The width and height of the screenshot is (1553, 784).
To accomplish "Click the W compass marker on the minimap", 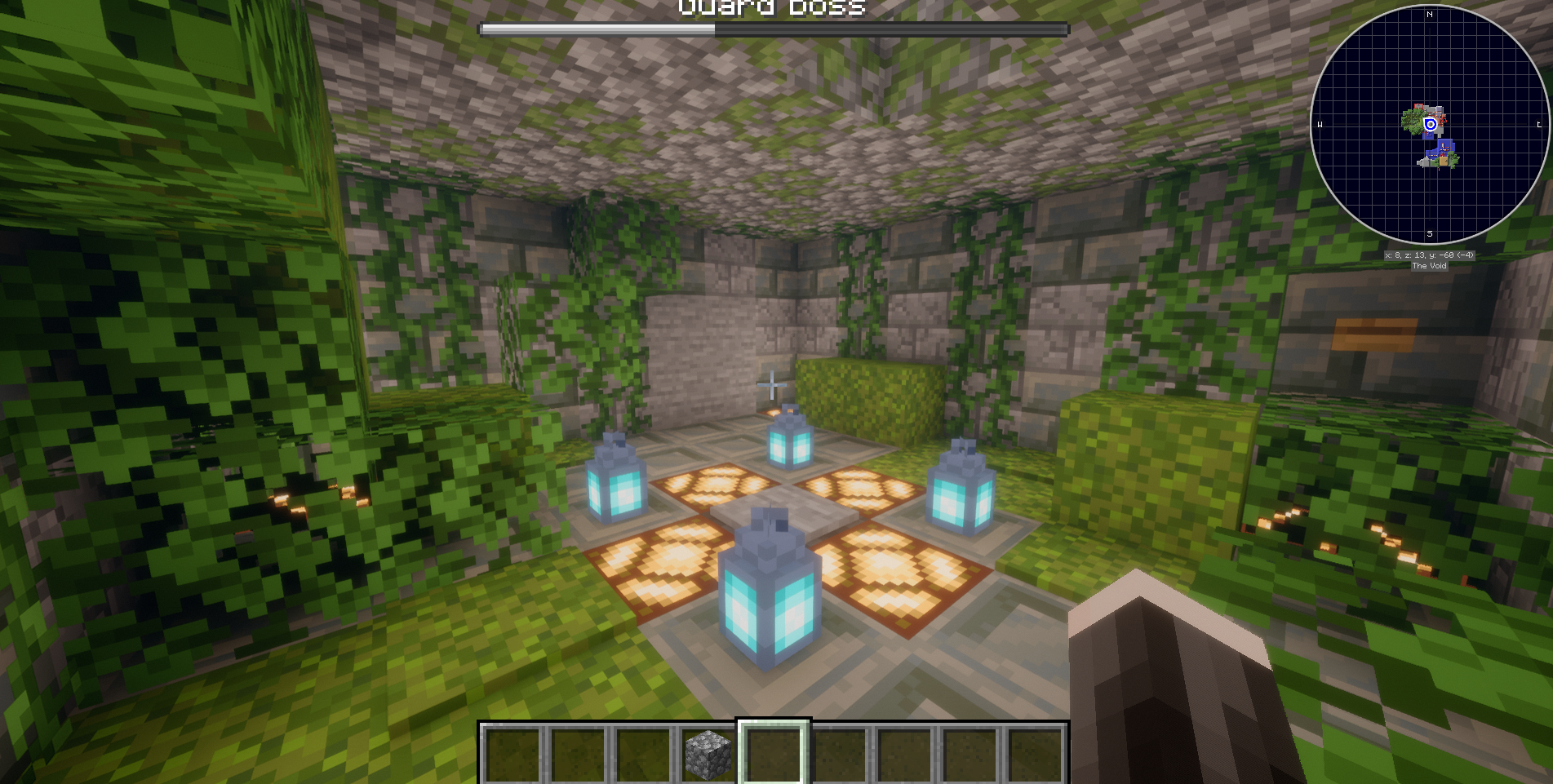I will point(1319,125).
